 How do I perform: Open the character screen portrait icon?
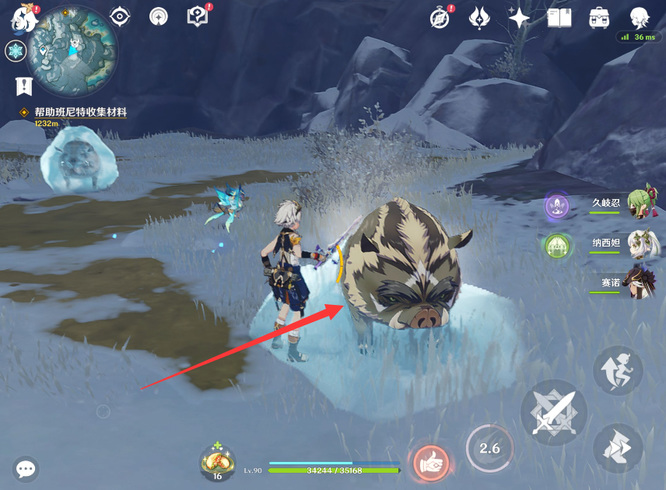tap(640, 17)
